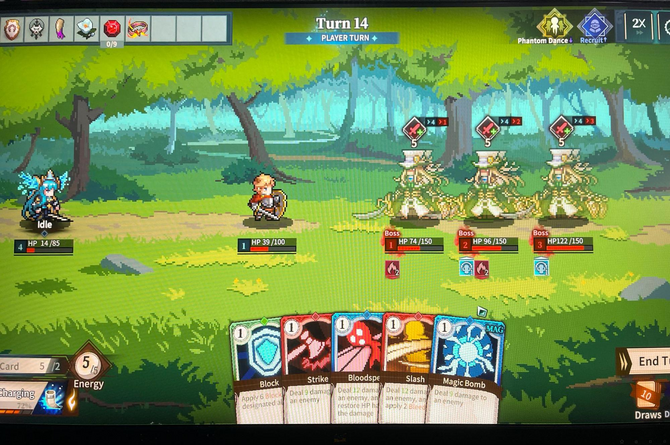Open the draw pile
670x445 pixels.
pyautogui.click(x=647, y=398)
